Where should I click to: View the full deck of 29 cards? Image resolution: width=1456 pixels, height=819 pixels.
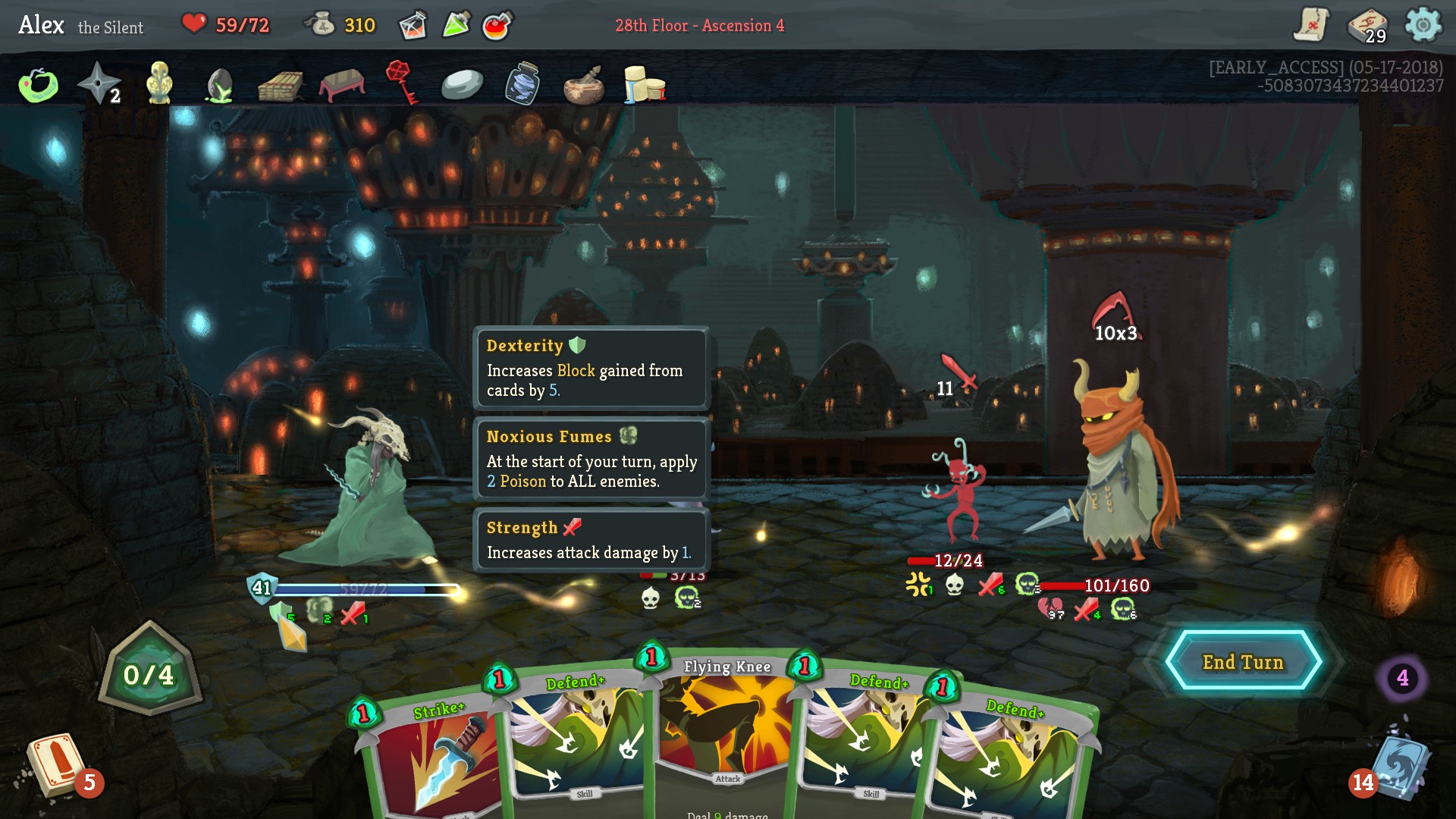pos(1367,25)
